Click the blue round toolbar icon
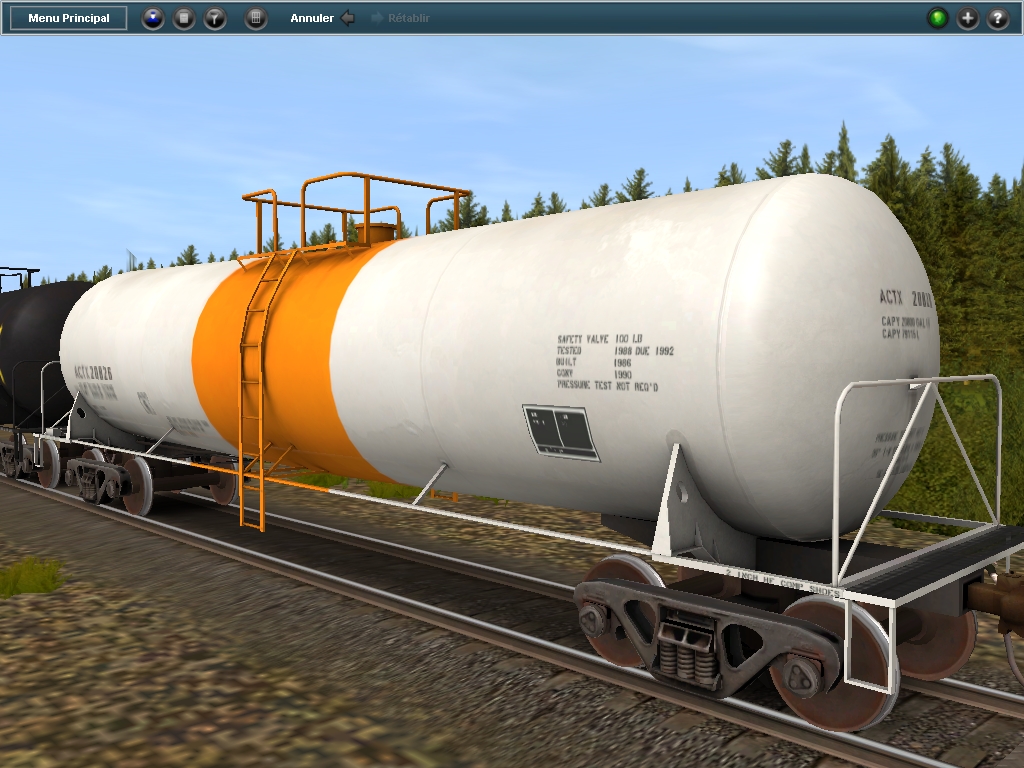Screen dimensions: 1024x768 153,18
